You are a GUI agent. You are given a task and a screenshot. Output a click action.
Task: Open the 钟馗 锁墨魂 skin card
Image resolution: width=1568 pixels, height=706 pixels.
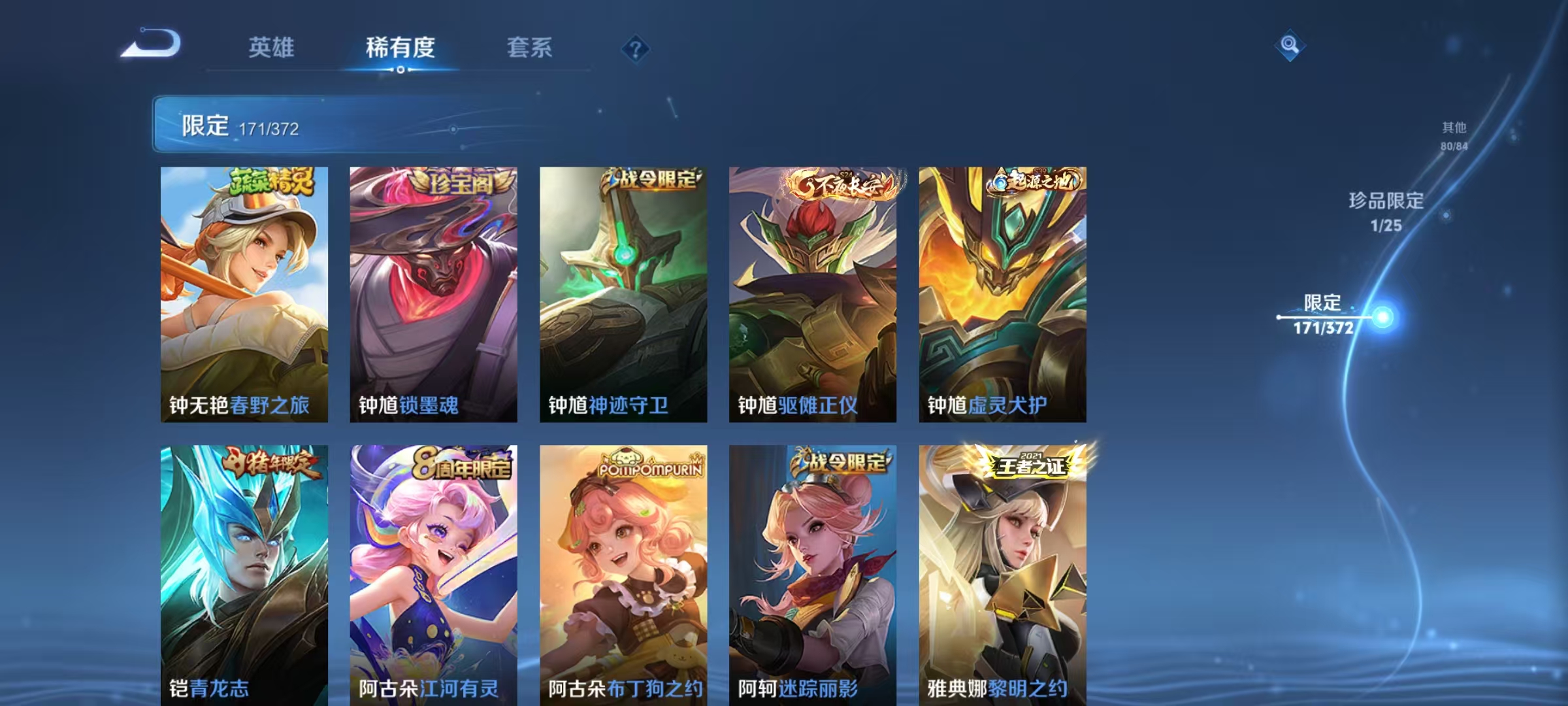click(434, 294)
